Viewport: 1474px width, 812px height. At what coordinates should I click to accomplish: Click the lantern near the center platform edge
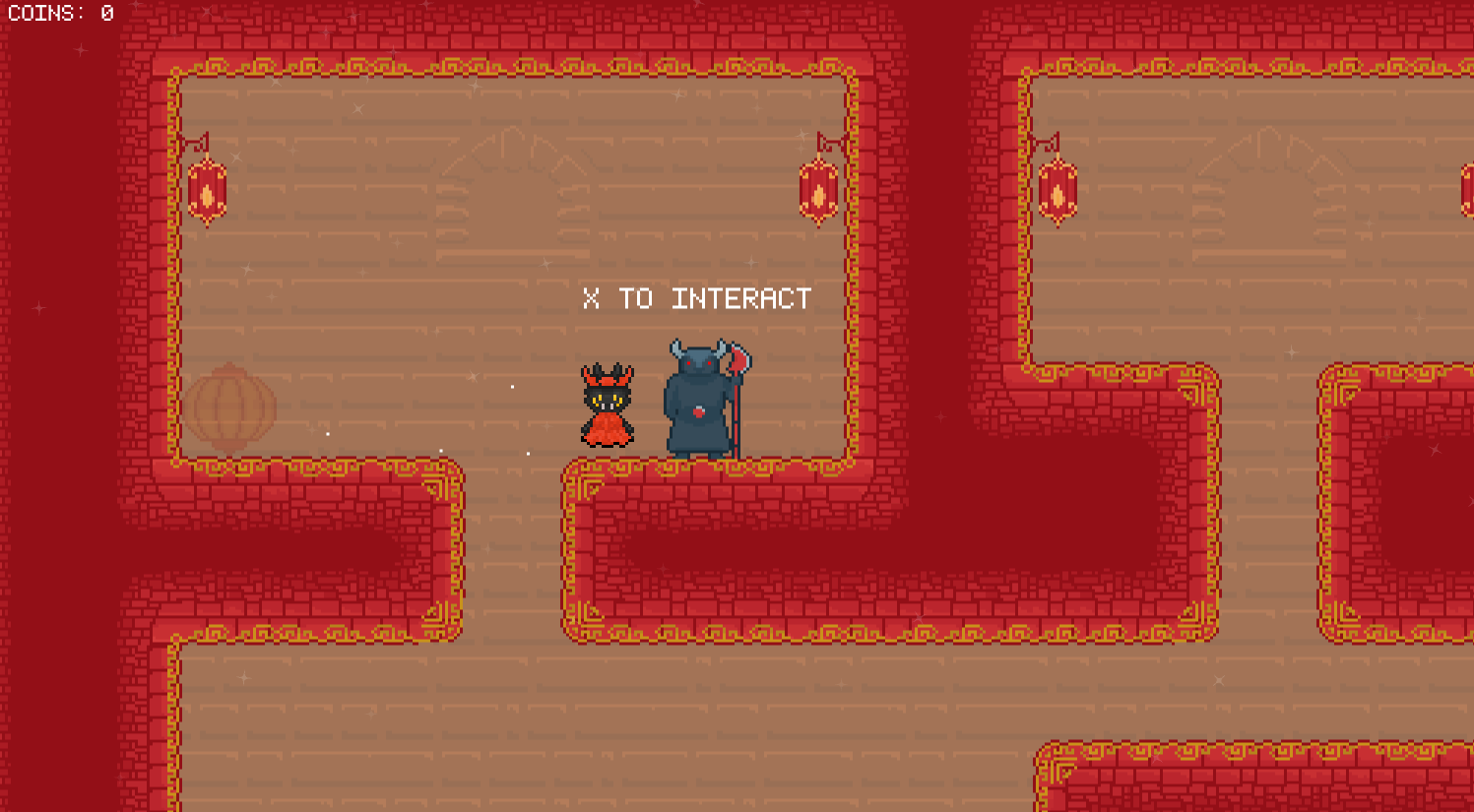pos(816,192)
